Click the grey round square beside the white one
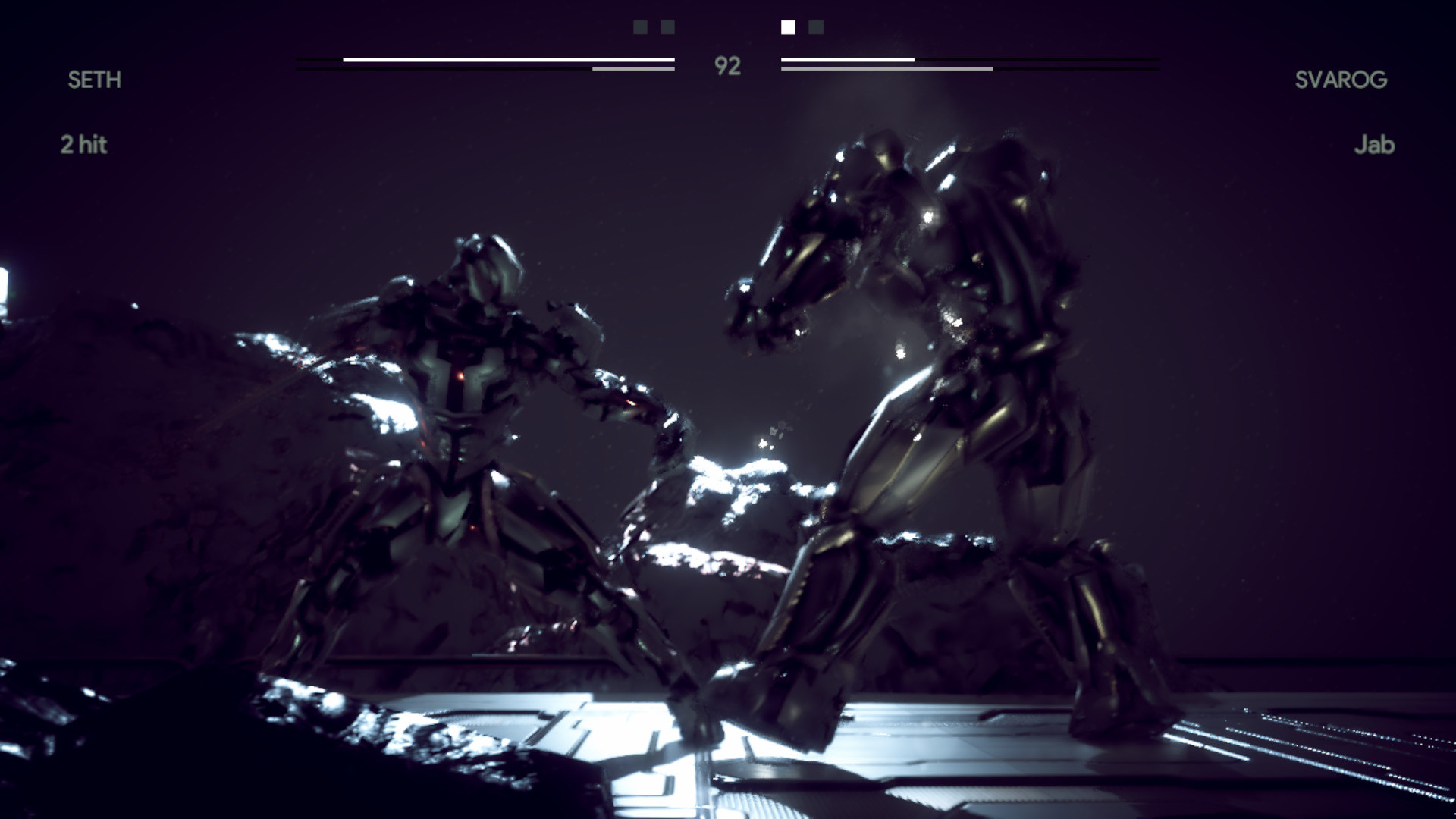The height and width of the screenshot is (819, 1456). pos(815,28)
